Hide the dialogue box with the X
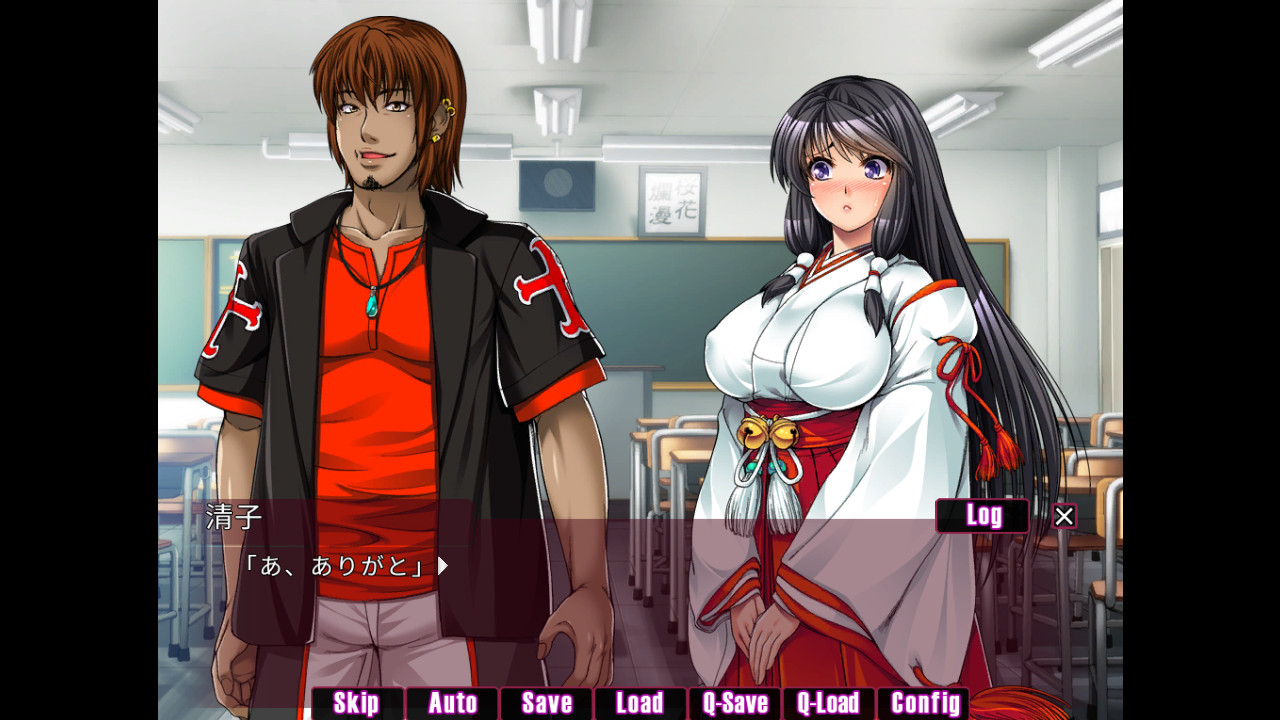 pyautogui.click(x=1063, y=515)
